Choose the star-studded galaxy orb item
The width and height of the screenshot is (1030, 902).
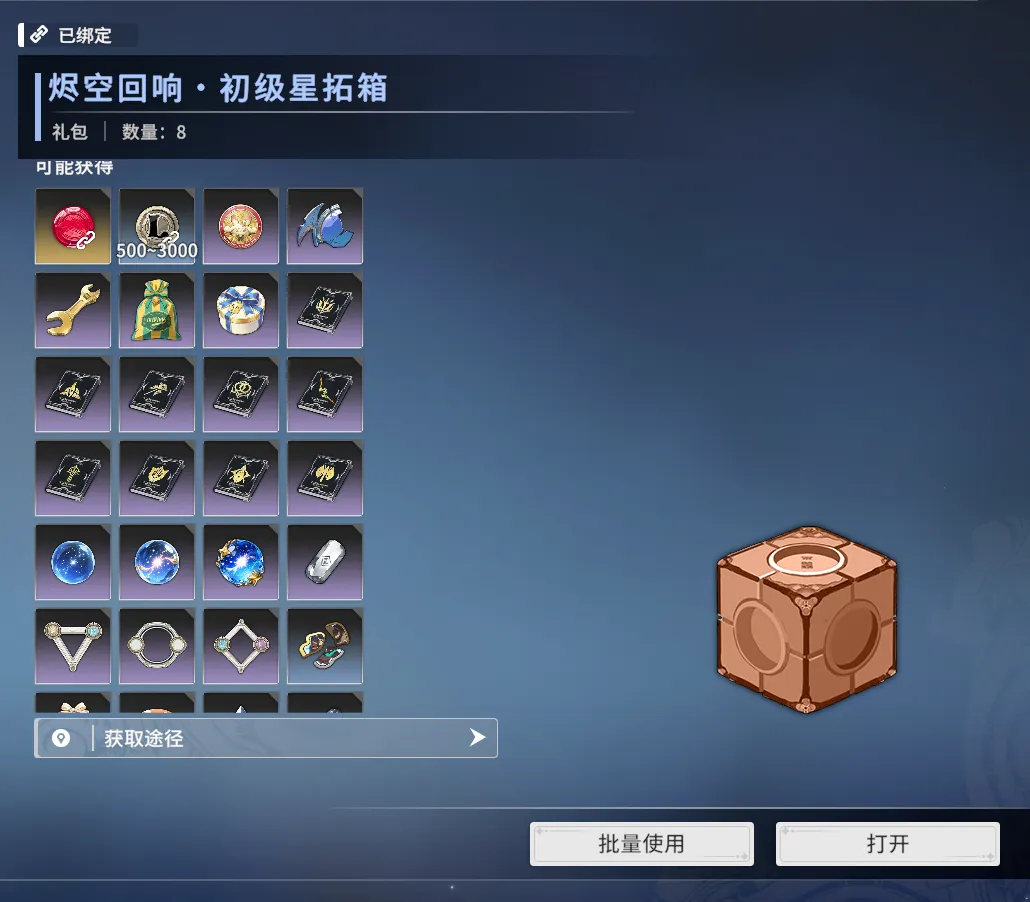tap(241, 562)
